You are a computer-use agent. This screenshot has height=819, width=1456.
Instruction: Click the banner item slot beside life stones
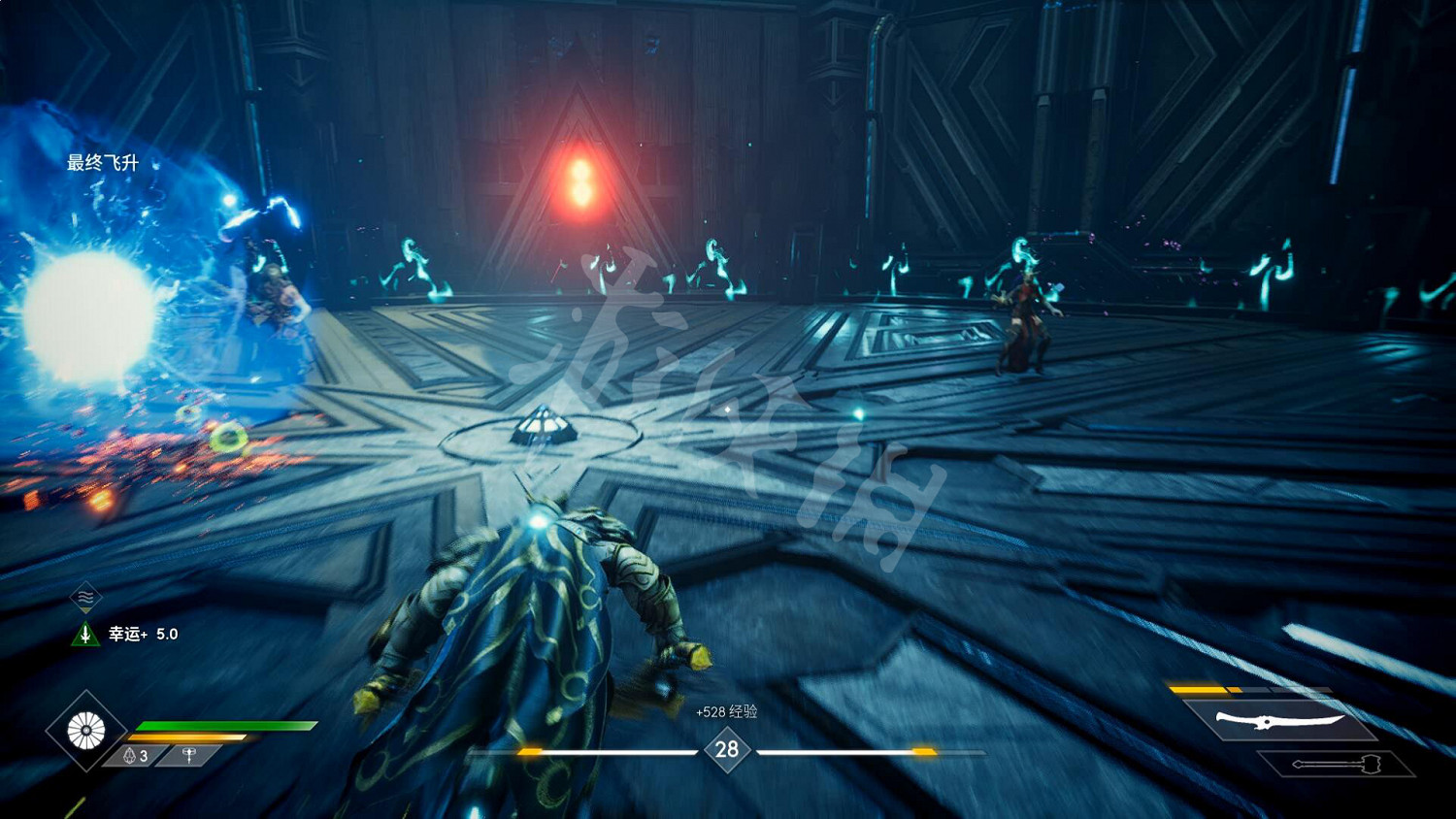pos(189,754)
